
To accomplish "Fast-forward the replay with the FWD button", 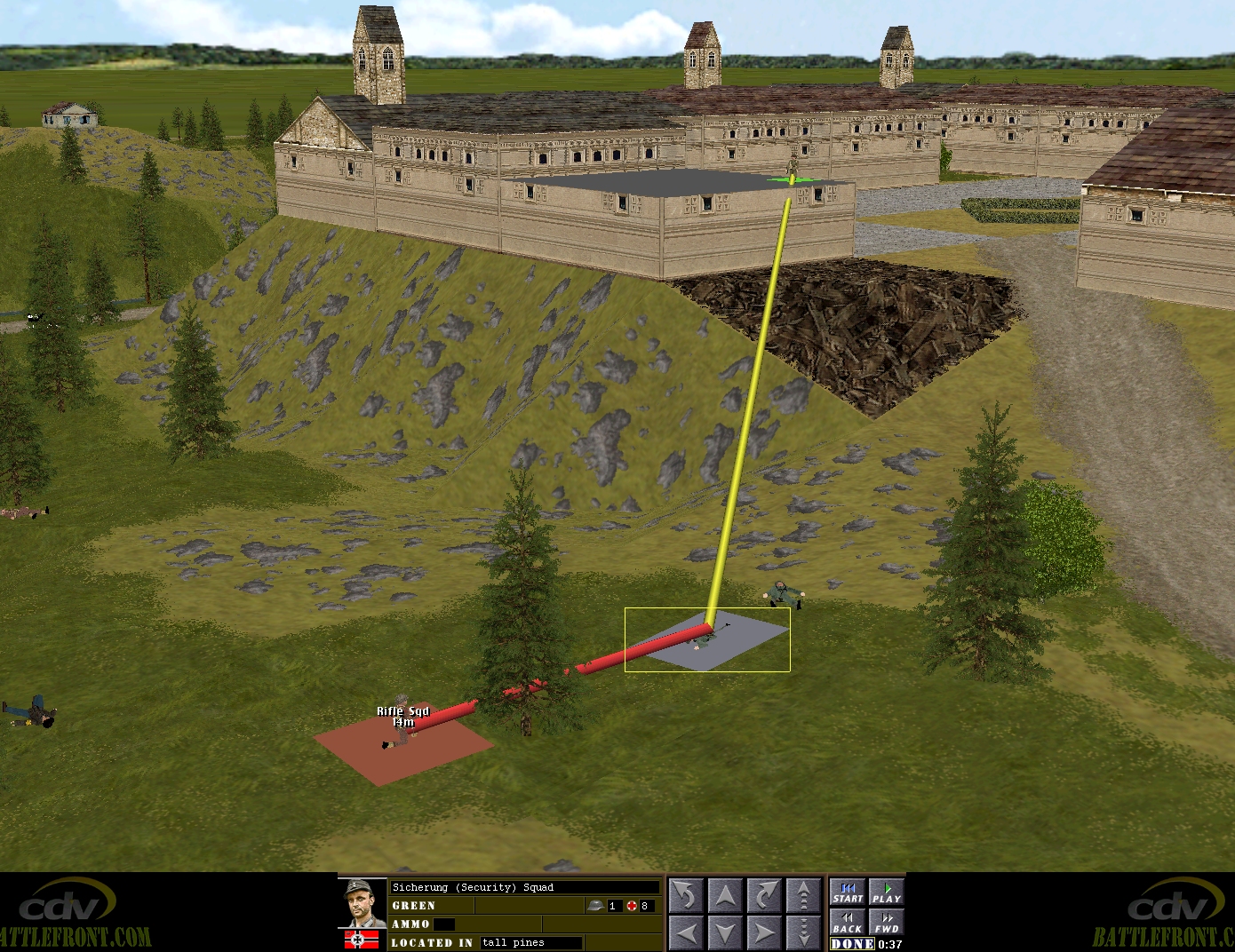I will tap(886, 923).
